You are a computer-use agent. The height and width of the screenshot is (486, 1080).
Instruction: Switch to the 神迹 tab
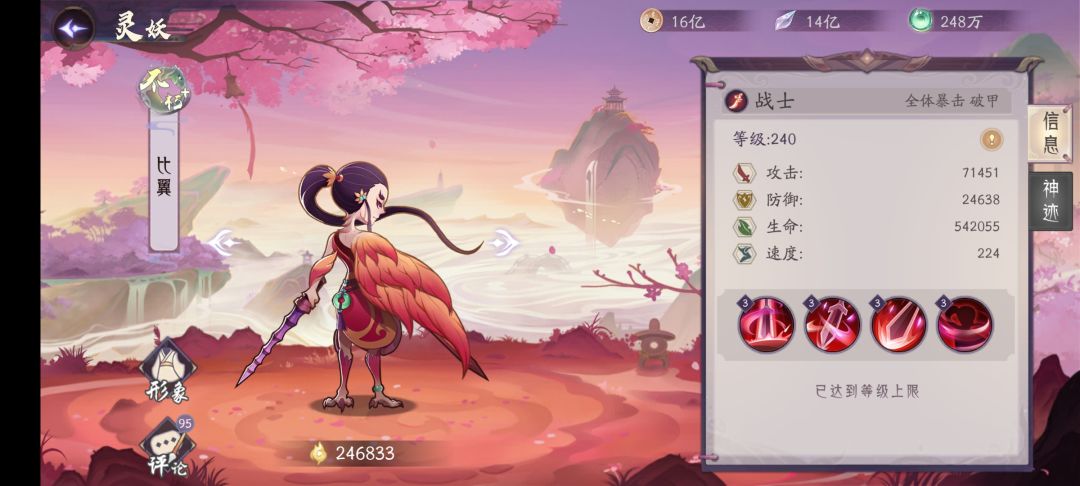click(x=1050, y=200)
